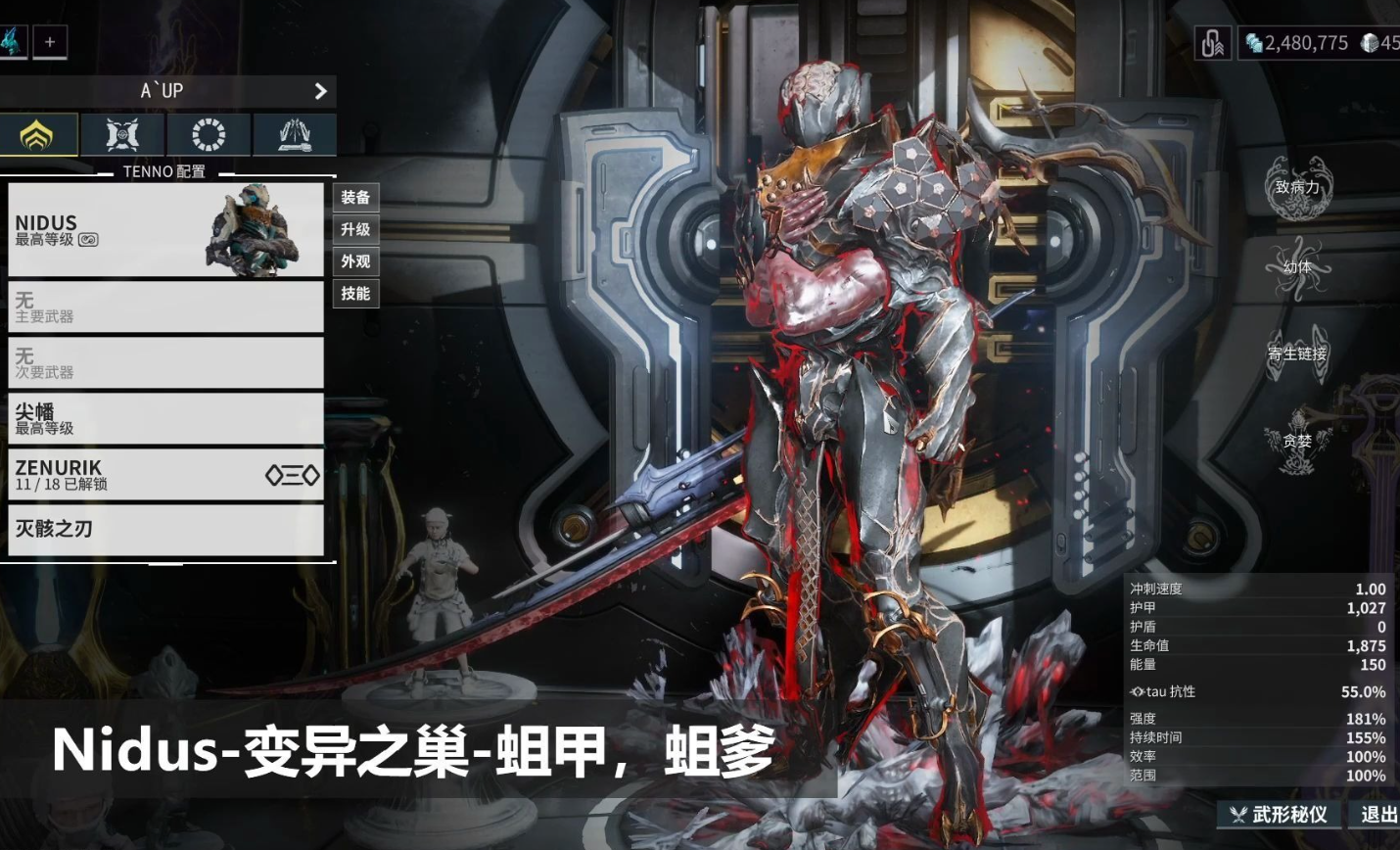The height and width of the screenshot is (850, 1400).
Task: Select the ring-shaped Archwing category icon
Action: (207, 134)
